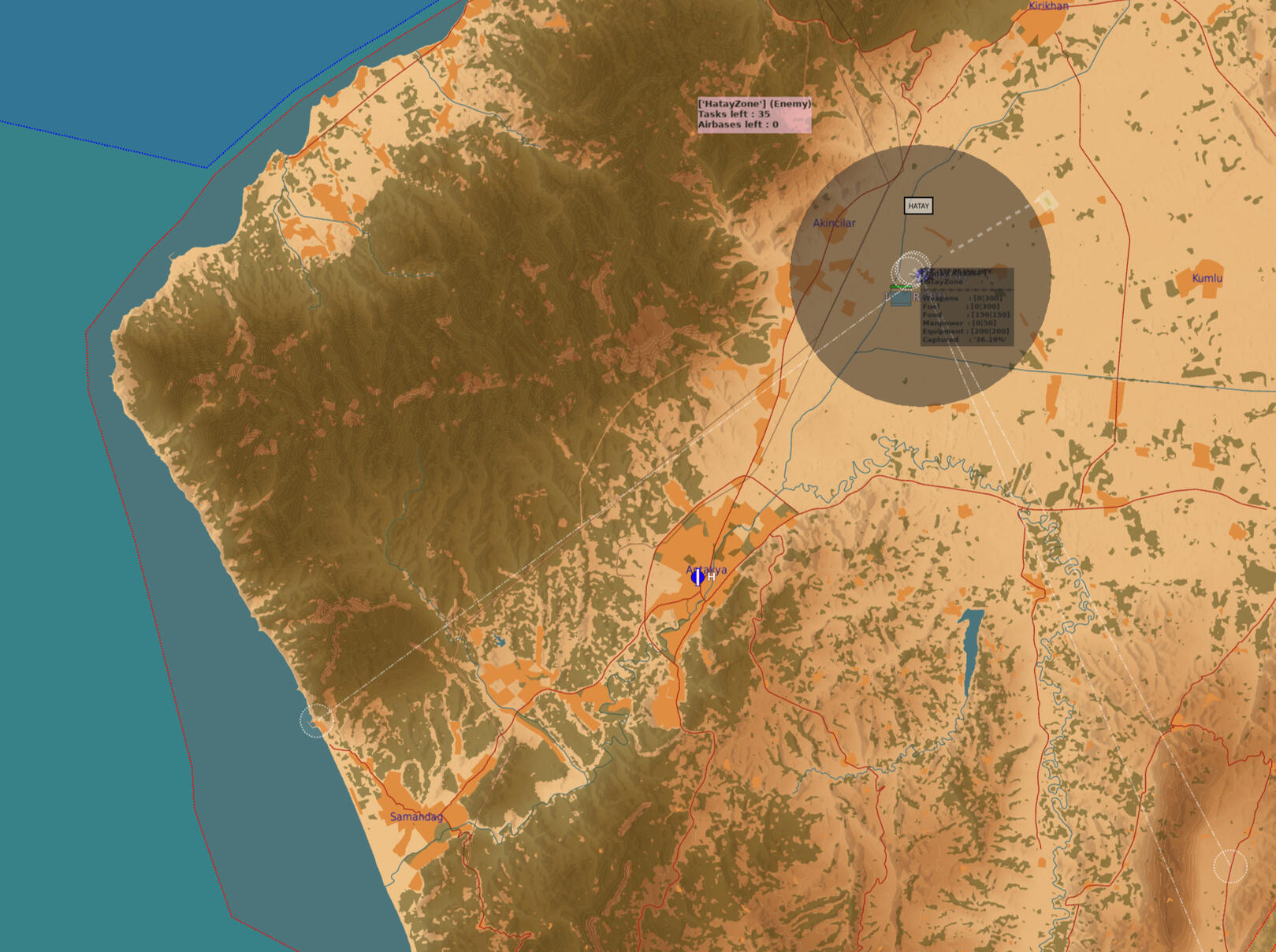Click the blue airfield marker at Antakya
This screenshot has width=1276, height=952.
698,578
